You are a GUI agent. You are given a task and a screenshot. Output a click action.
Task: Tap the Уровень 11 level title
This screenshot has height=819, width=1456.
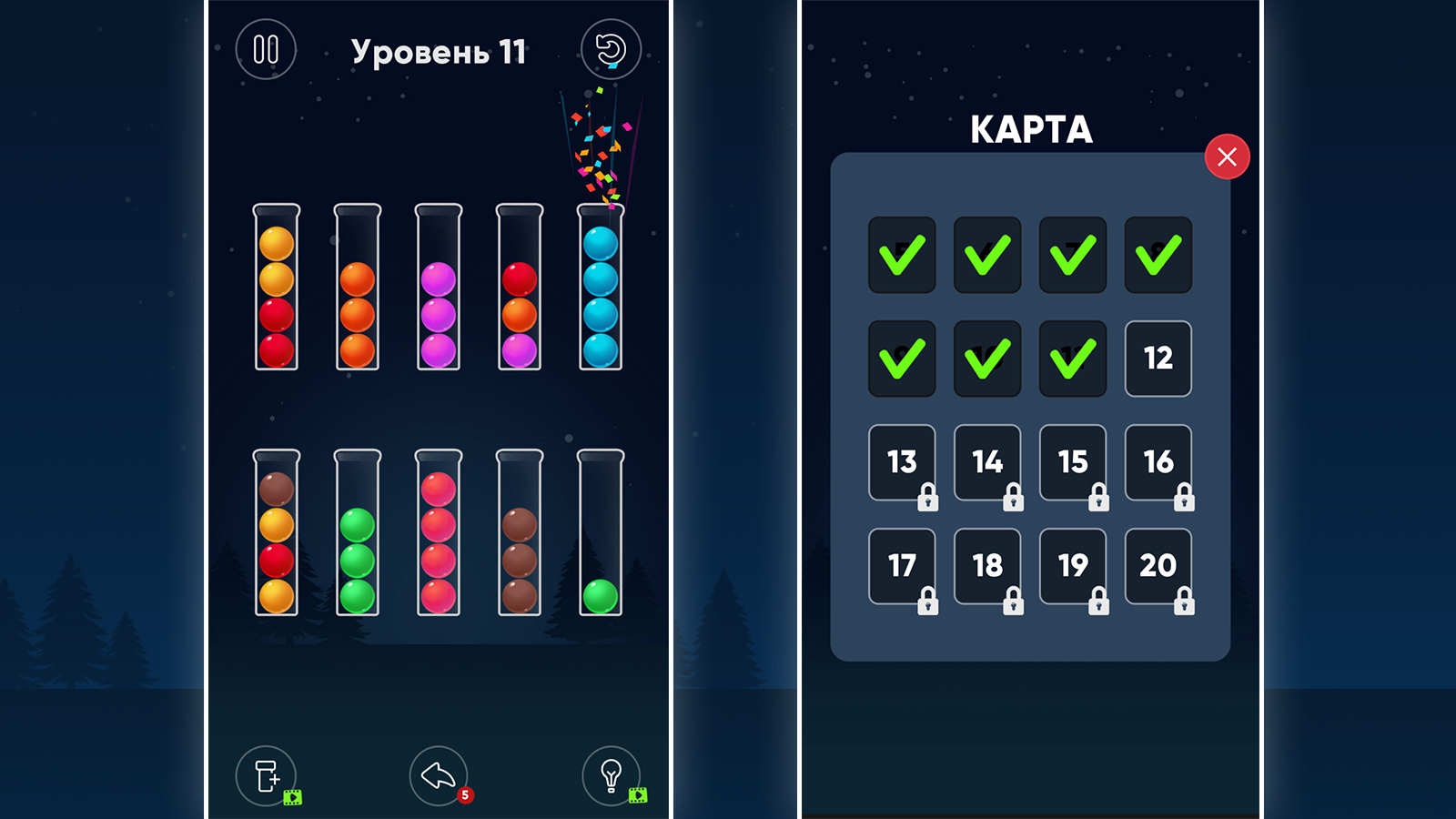coord(439,53)
